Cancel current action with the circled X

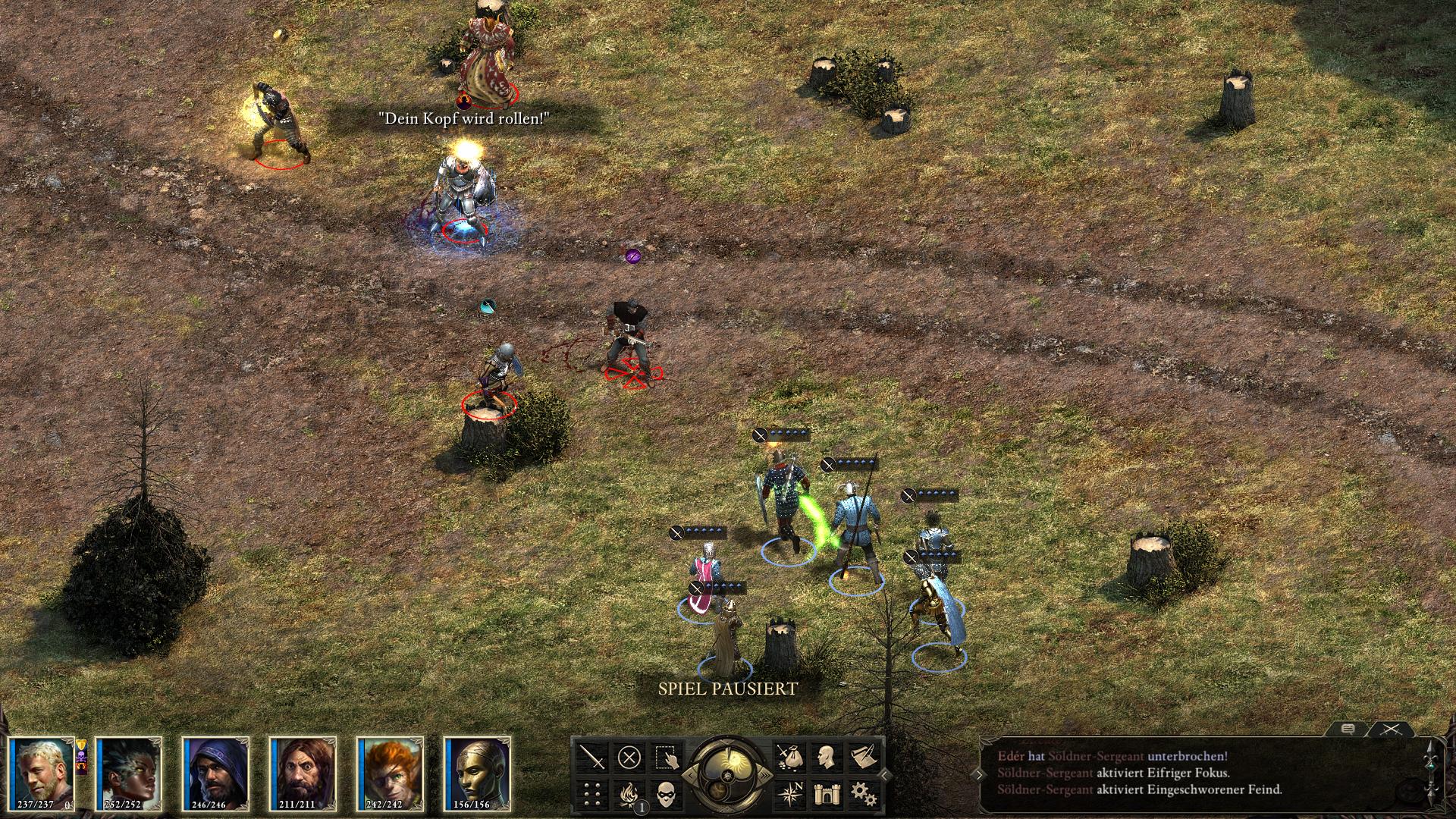click(629, 757)
